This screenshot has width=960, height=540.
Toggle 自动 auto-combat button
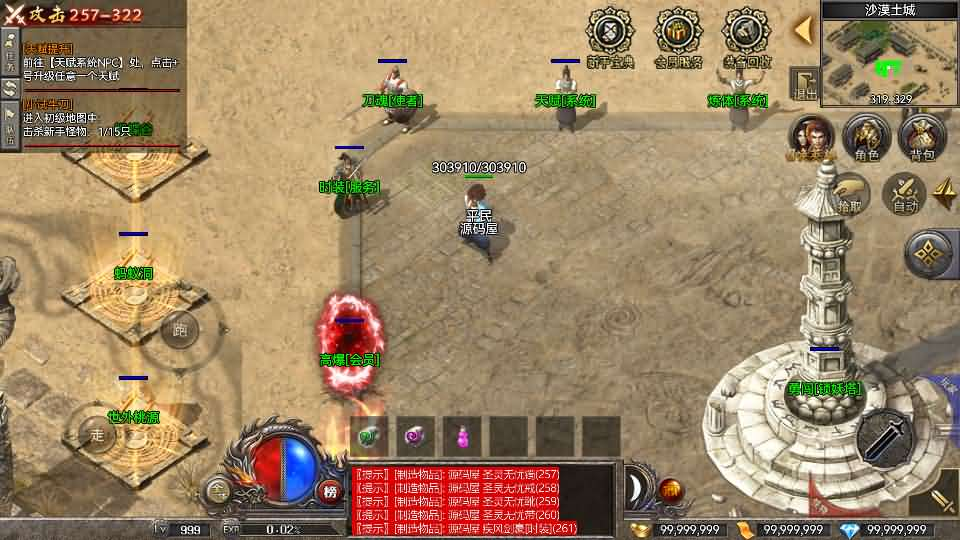[x=906, y=193]
